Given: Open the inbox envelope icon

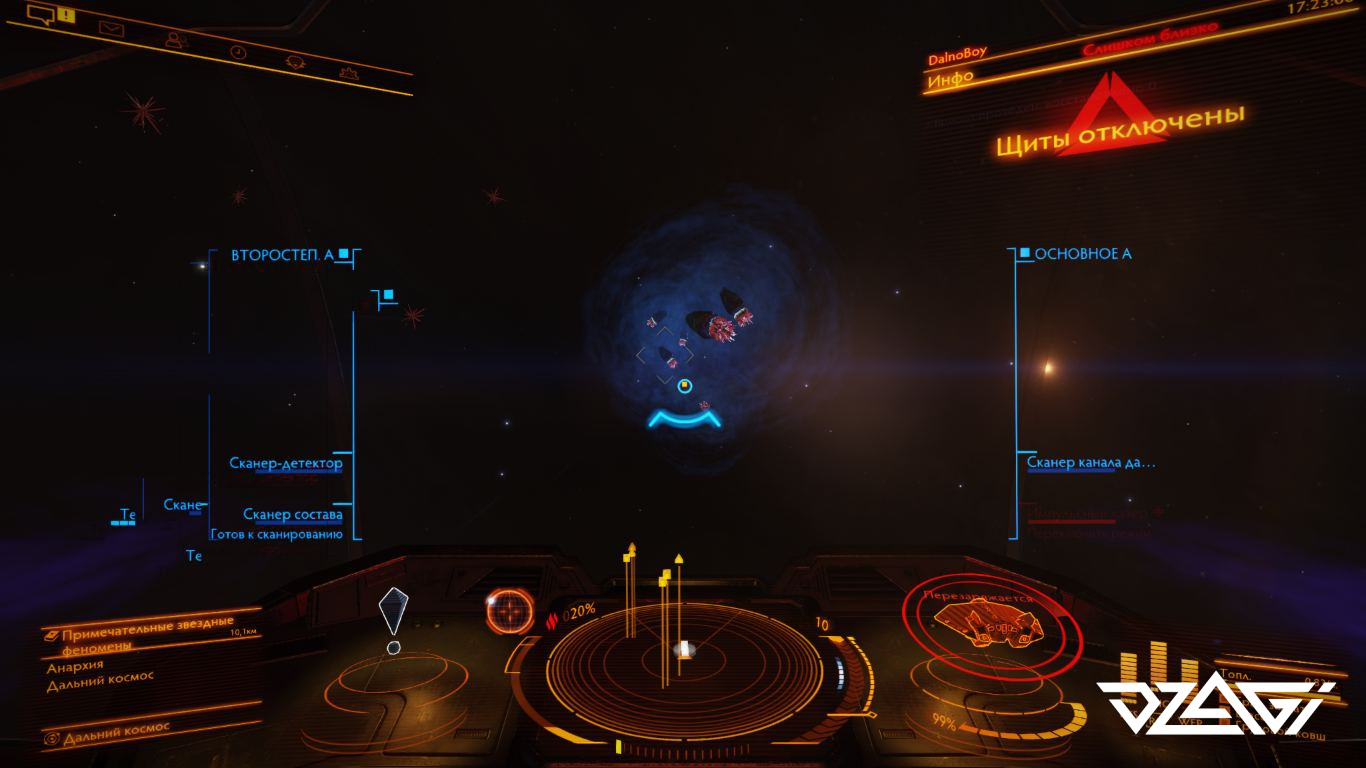Looking at the screenshot, I should 110,28.
